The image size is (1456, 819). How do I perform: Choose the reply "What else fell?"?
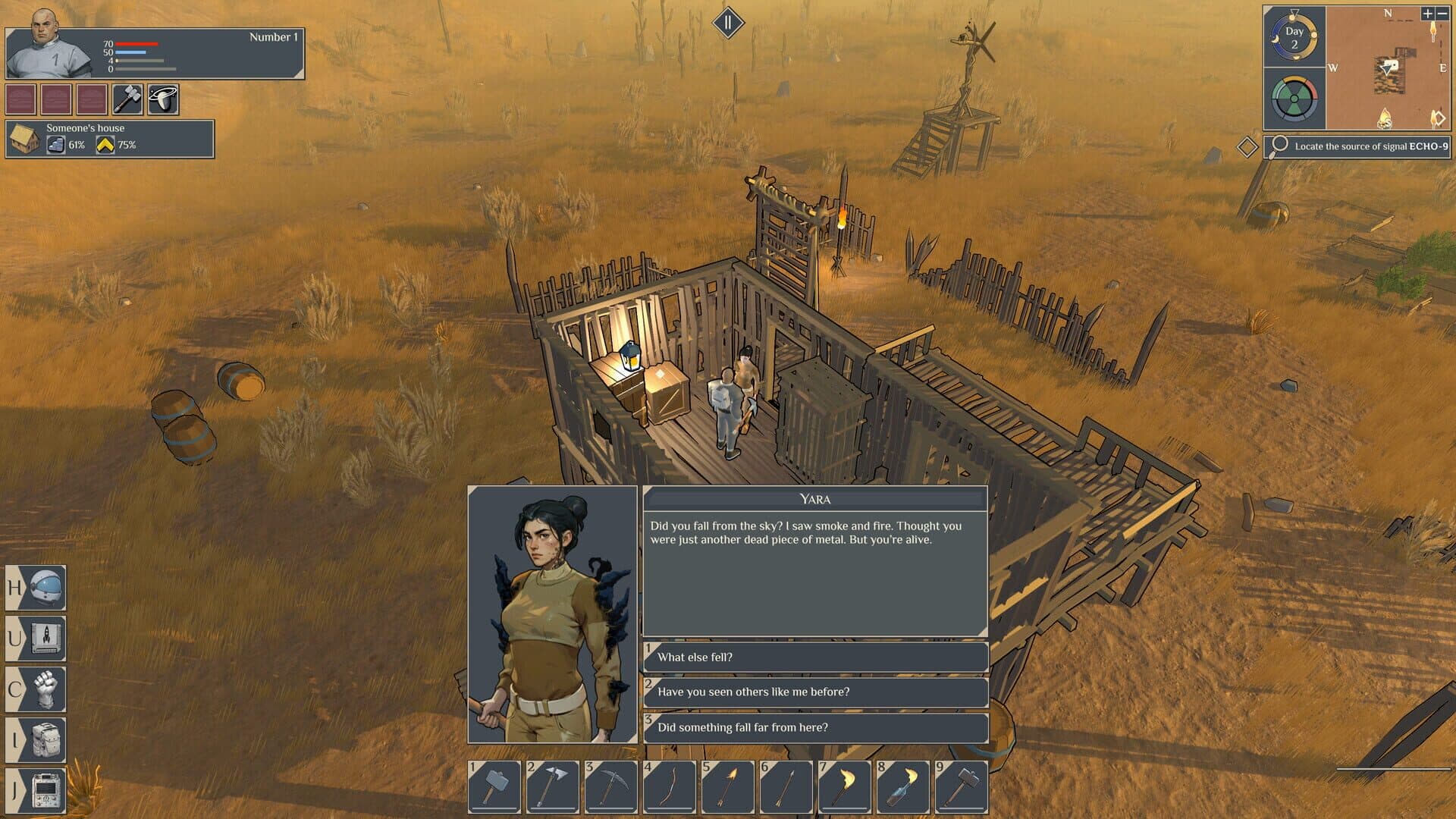coord(815,657)
